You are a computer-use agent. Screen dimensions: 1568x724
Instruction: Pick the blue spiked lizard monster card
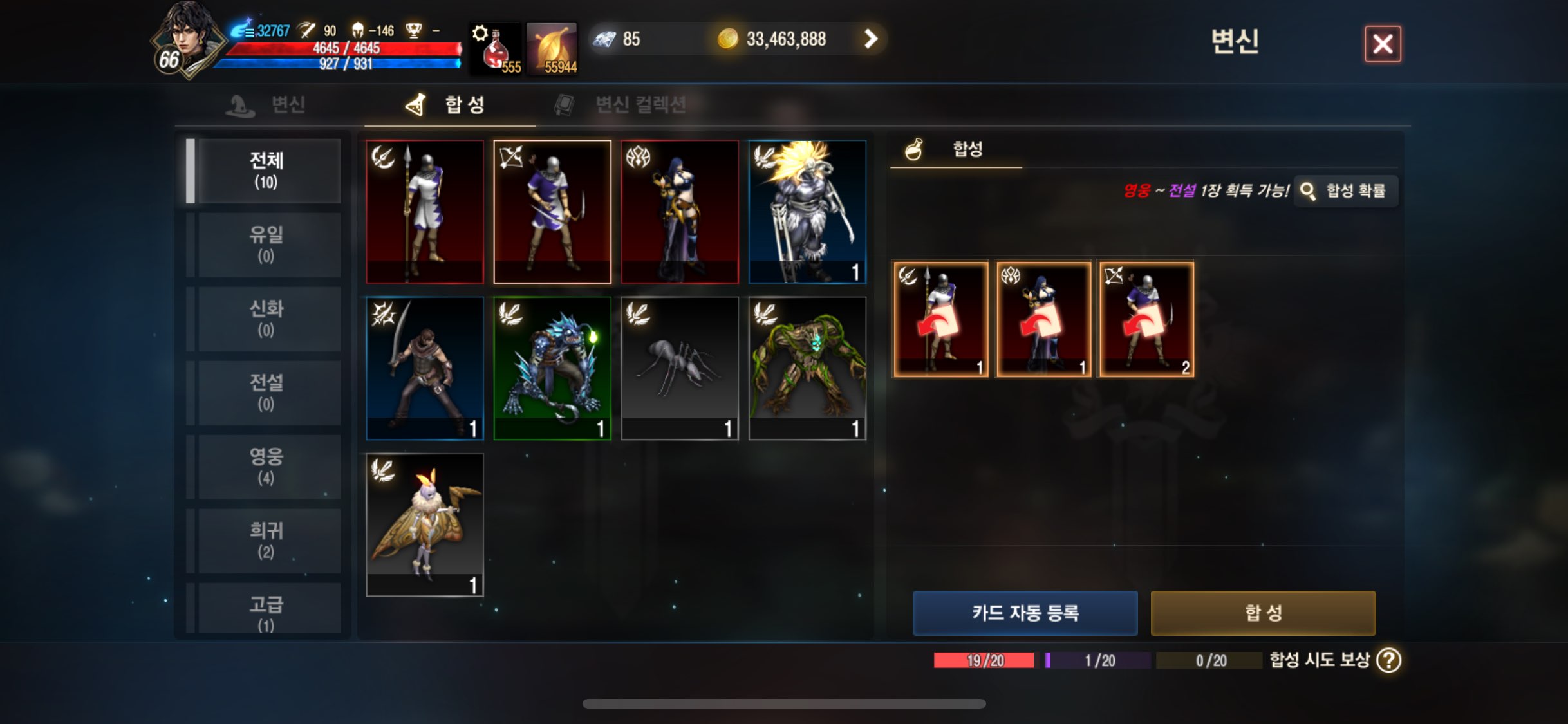[x=552, y=368]
